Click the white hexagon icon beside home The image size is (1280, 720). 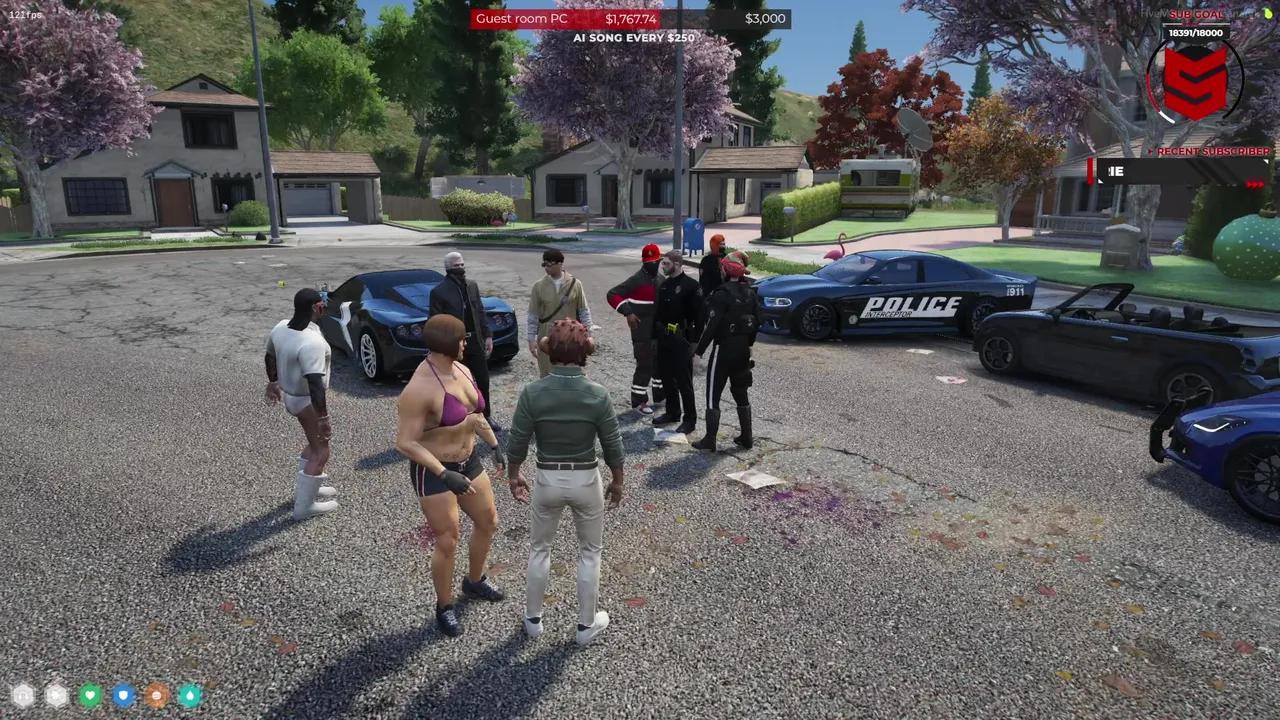[x=56, y=694]
